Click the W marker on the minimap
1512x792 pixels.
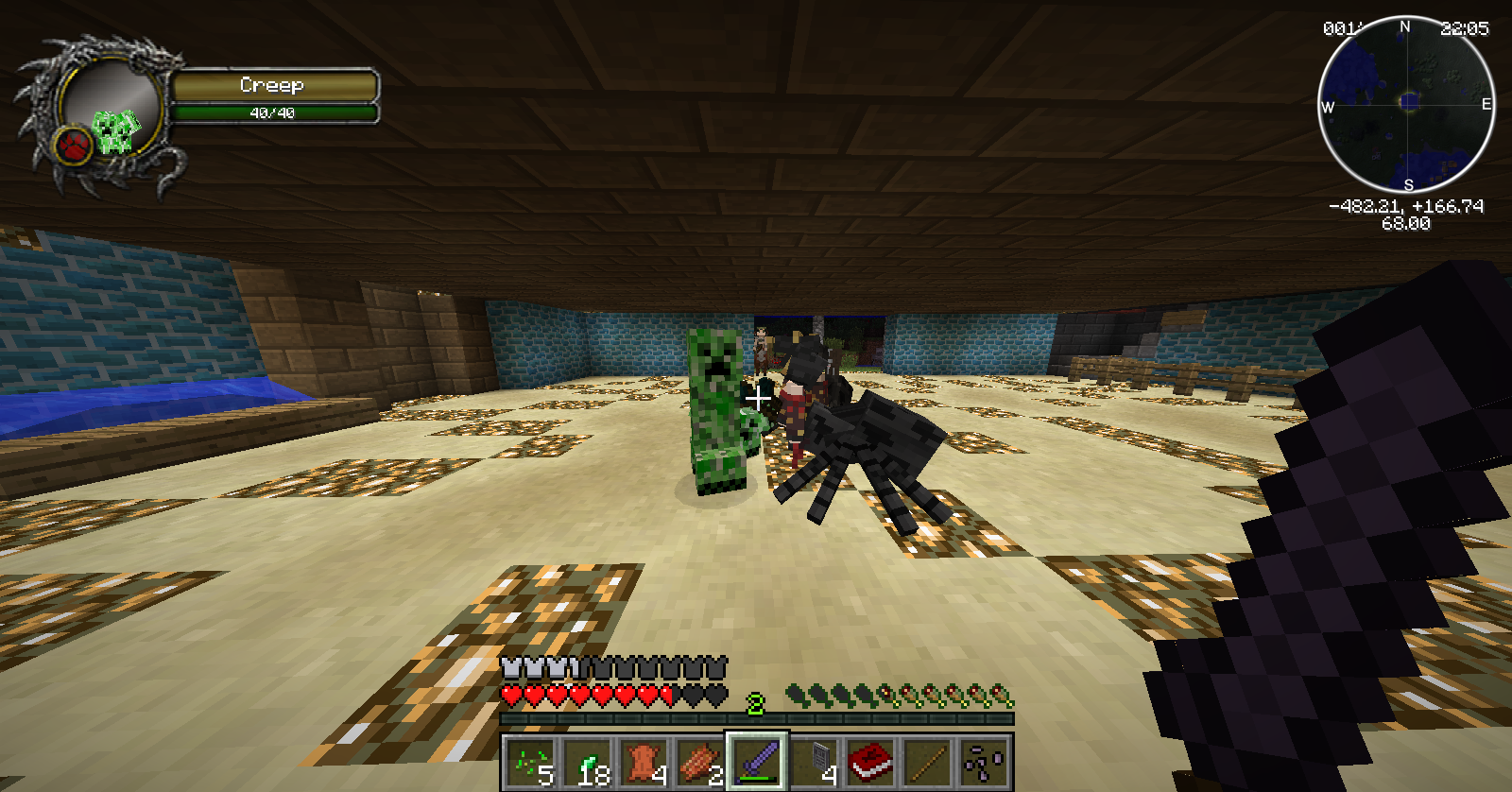[1330, 108]
